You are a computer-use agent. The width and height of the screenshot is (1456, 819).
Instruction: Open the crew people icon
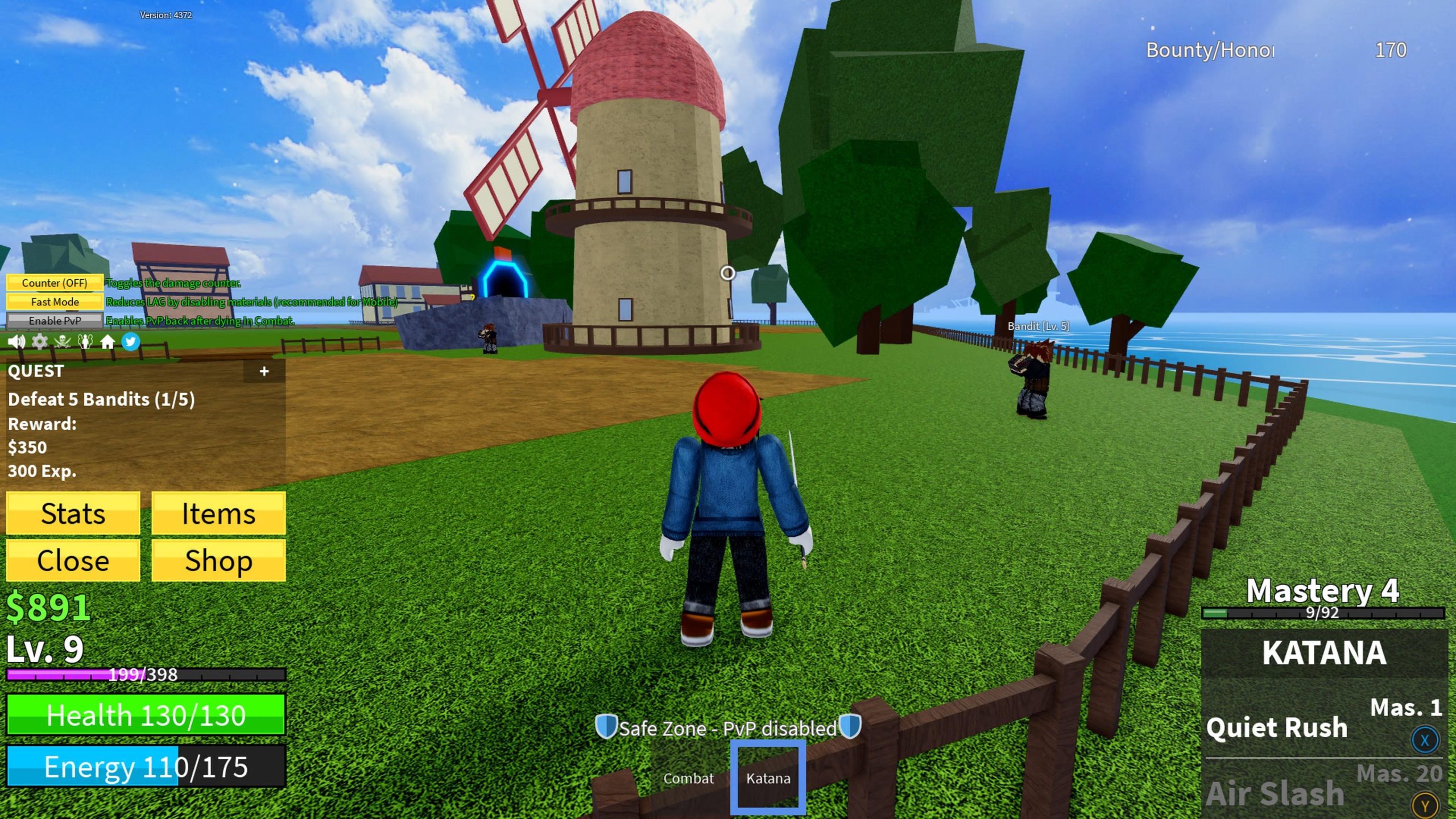click(85, 342)
